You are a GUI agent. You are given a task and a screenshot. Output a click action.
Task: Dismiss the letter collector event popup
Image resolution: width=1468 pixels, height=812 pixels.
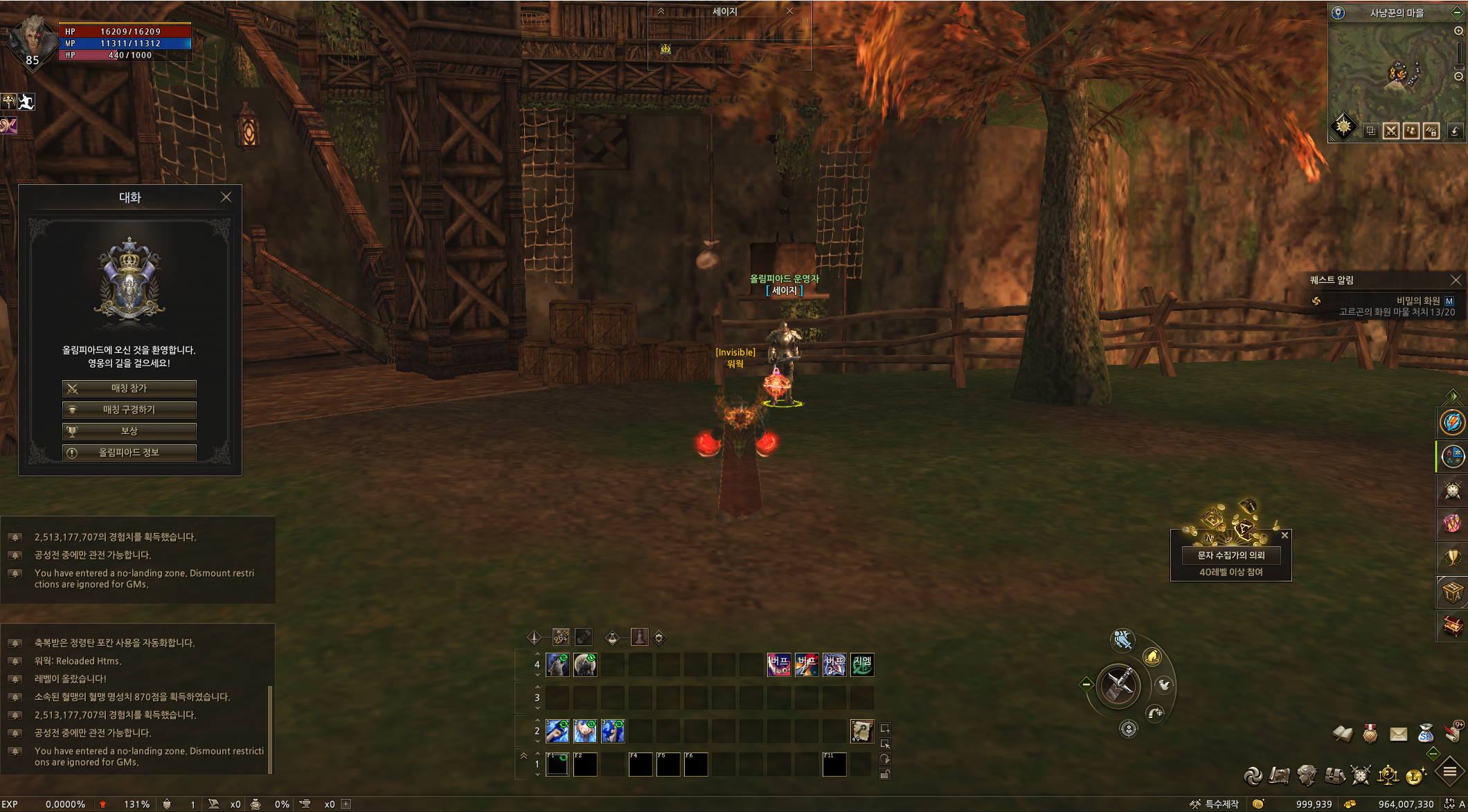pyautogui.click(x=1284, y=535)
